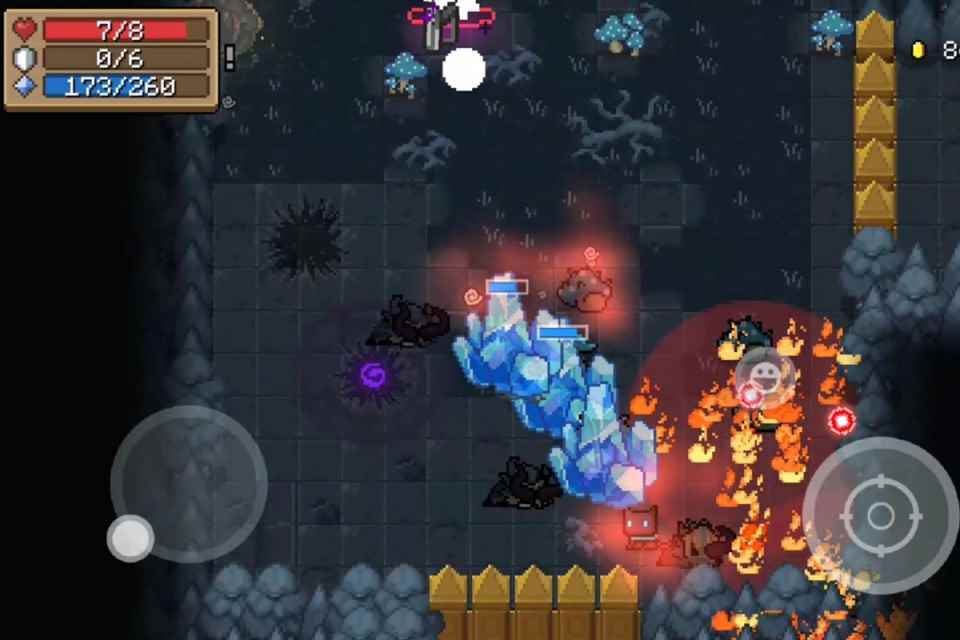This screenshot has height=640, width=960.
Task: Tap the crosshair attack button
Action: click(880, 515)
